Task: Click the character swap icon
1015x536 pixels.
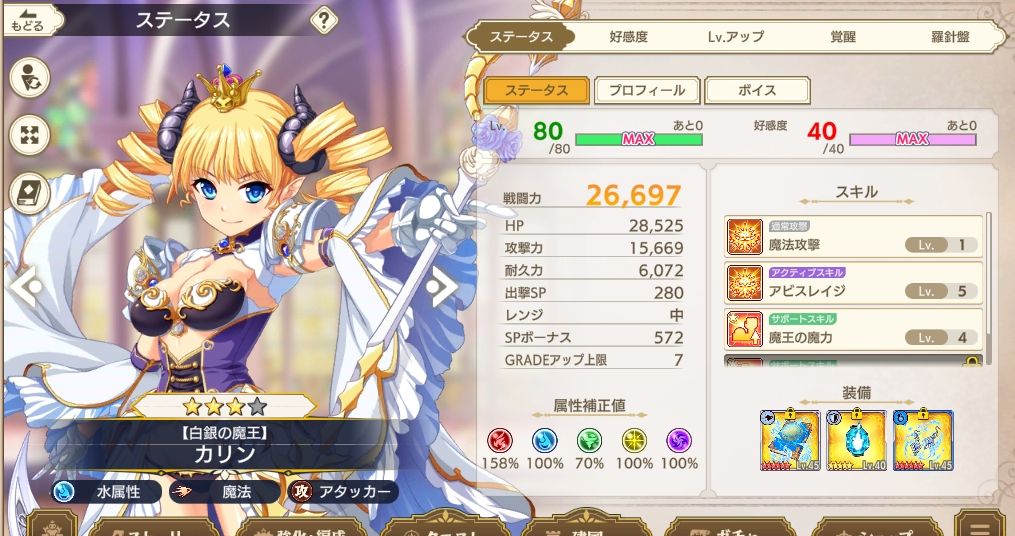Action: pyautogui.click(x=30, y=77)
